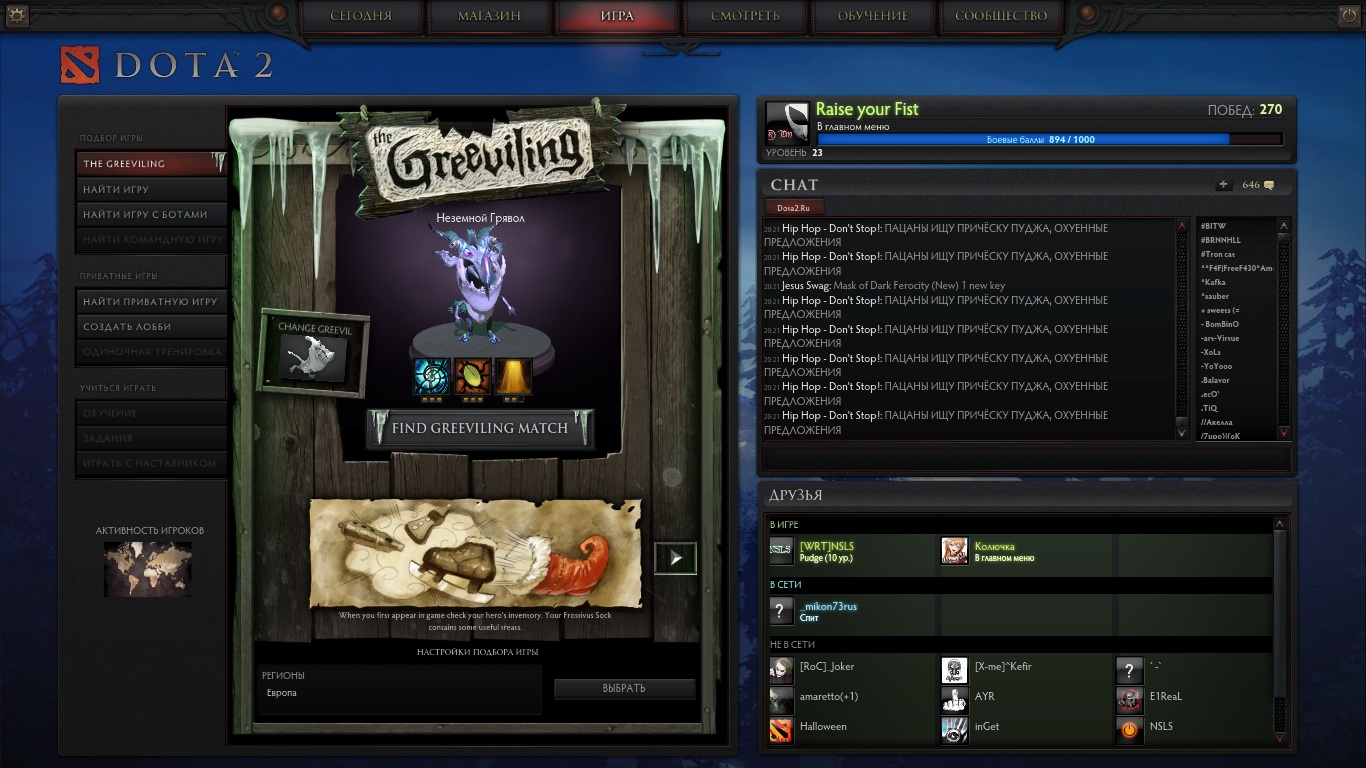
Task: Select friend [WRT]NSLS in the list
Action: pos(827,551)
